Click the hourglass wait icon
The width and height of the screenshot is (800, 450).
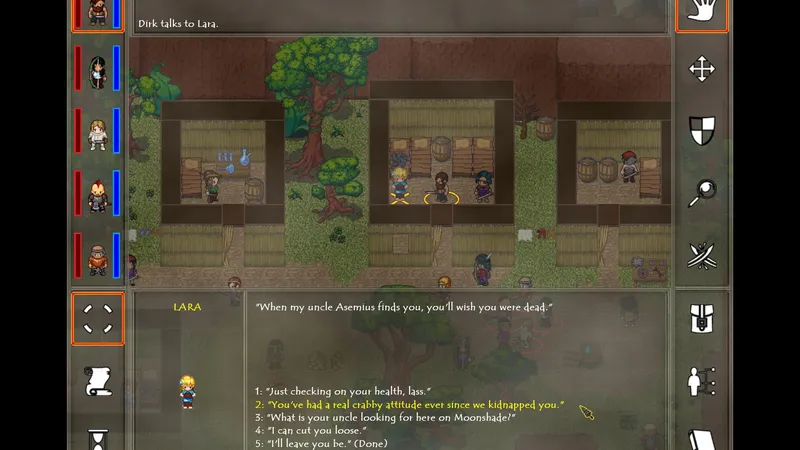pyautogui.click(x=98, y=439)
